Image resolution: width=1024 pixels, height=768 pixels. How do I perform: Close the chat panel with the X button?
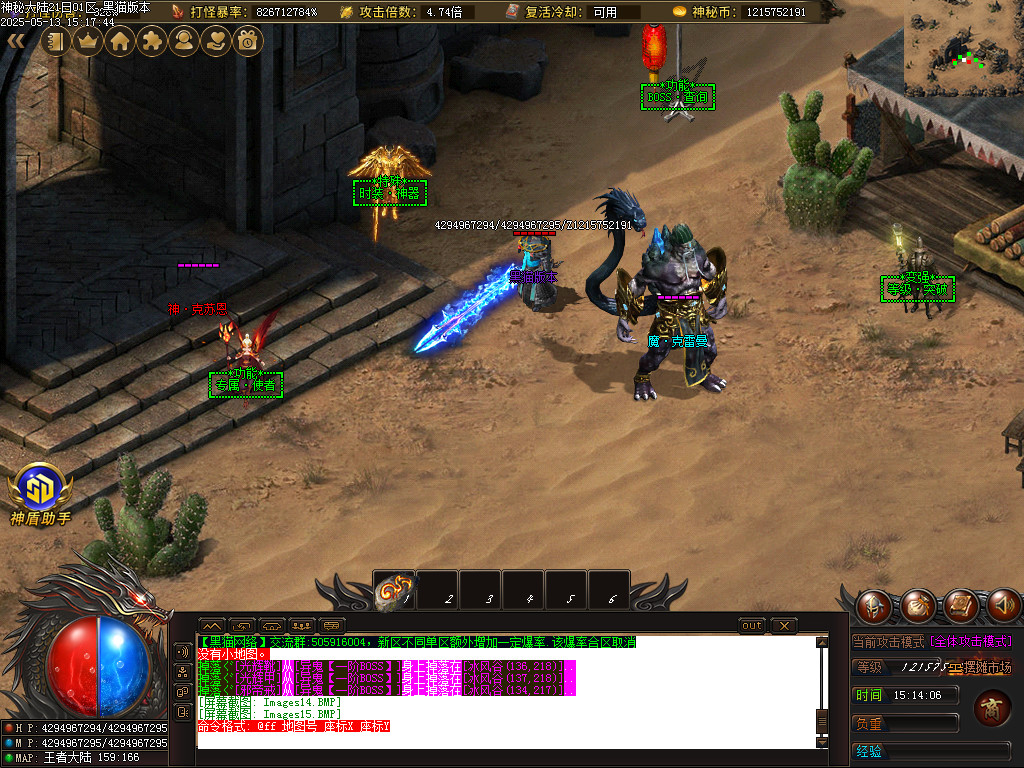click(x=785, y=626)
